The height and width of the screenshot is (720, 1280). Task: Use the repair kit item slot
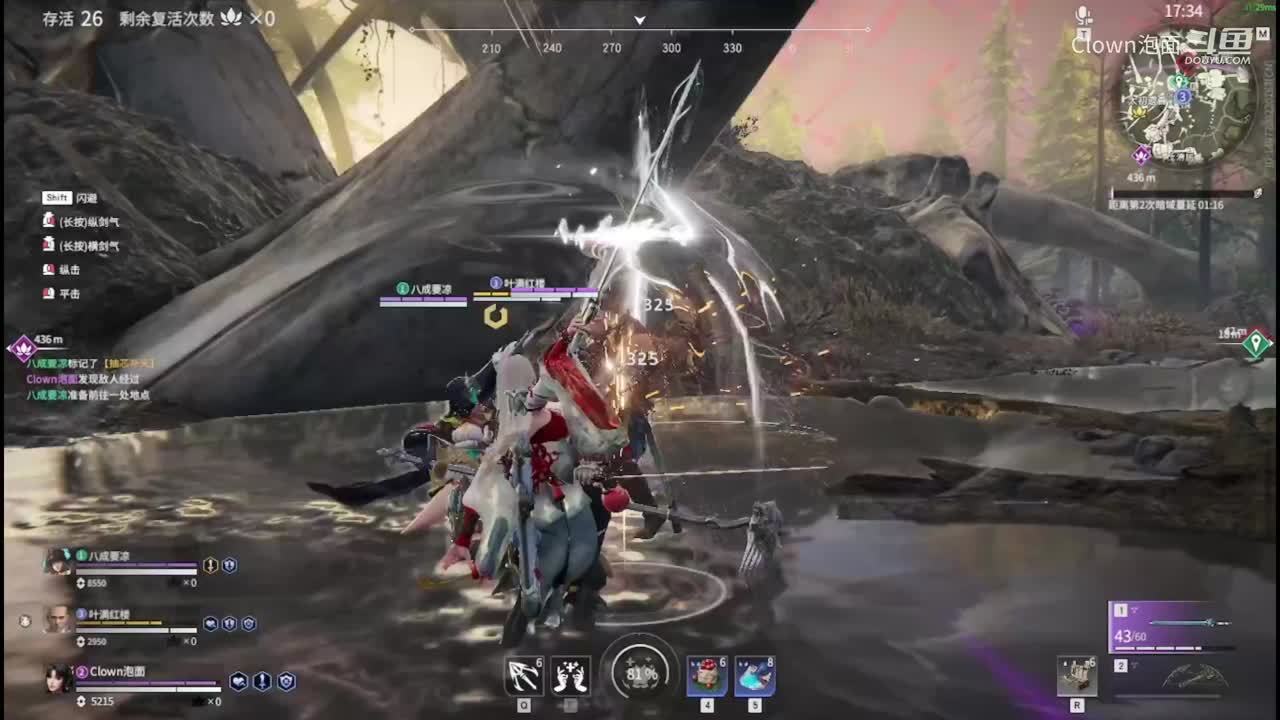[x=1076, y=676]
